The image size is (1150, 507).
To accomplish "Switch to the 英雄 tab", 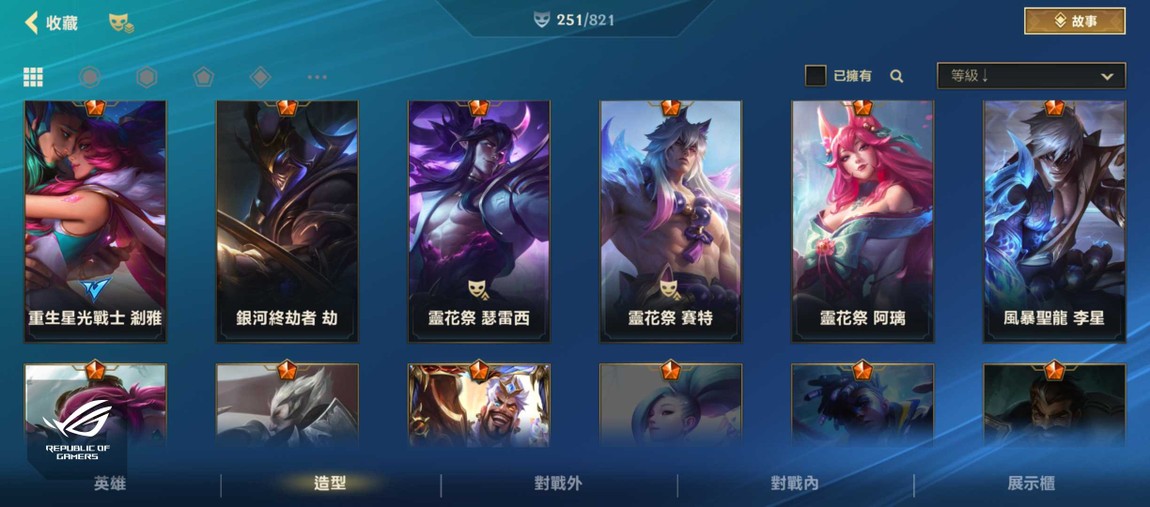I will coord(110,484).
